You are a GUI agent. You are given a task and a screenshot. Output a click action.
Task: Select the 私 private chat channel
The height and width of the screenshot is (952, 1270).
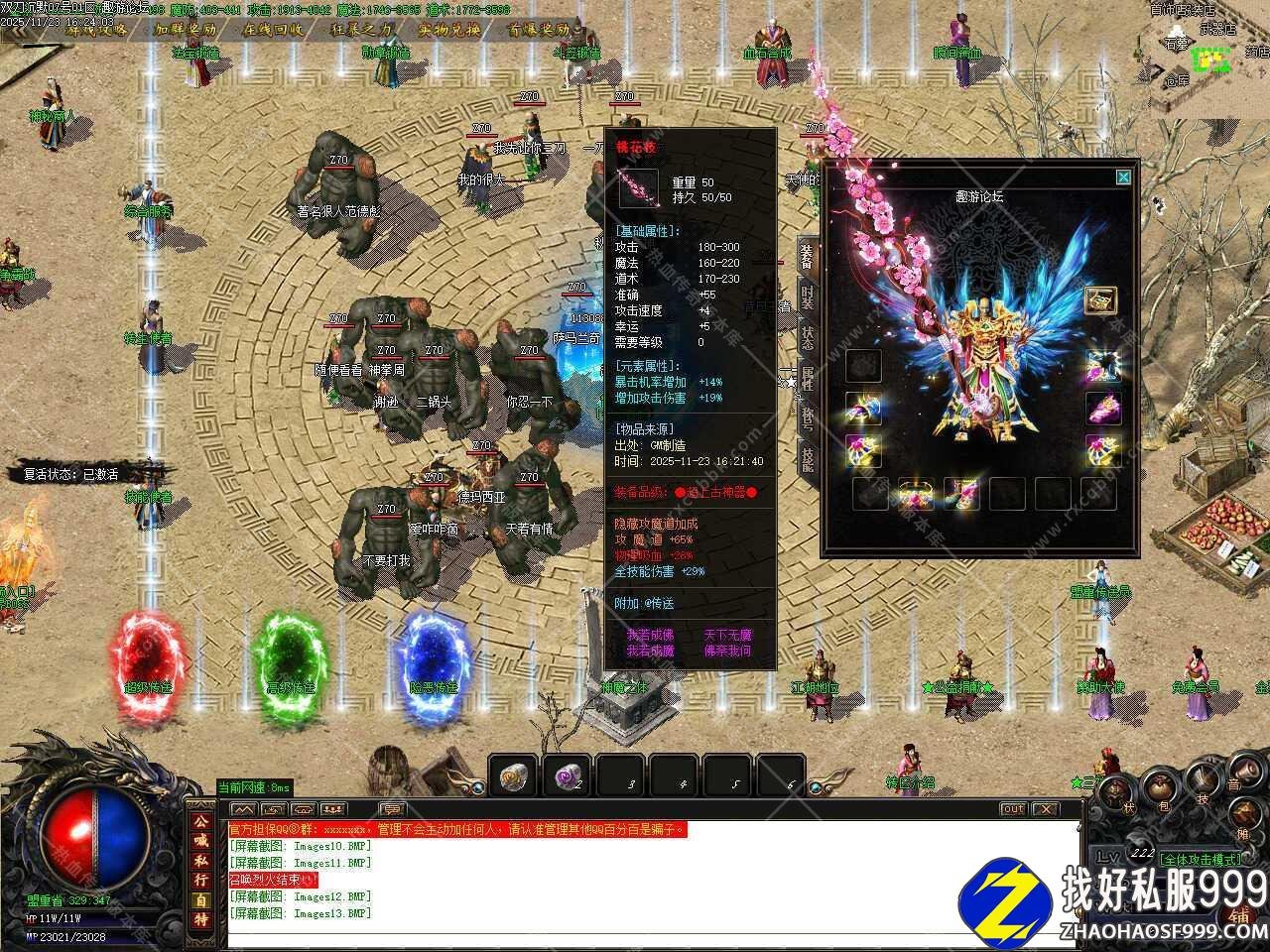click(x=200, y=860)
